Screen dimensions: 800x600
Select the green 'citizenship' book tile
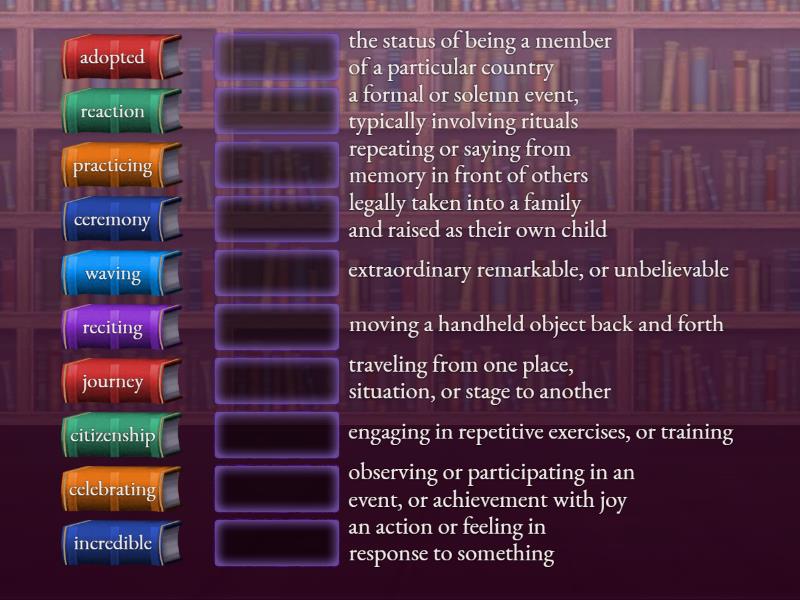[119, 436]
